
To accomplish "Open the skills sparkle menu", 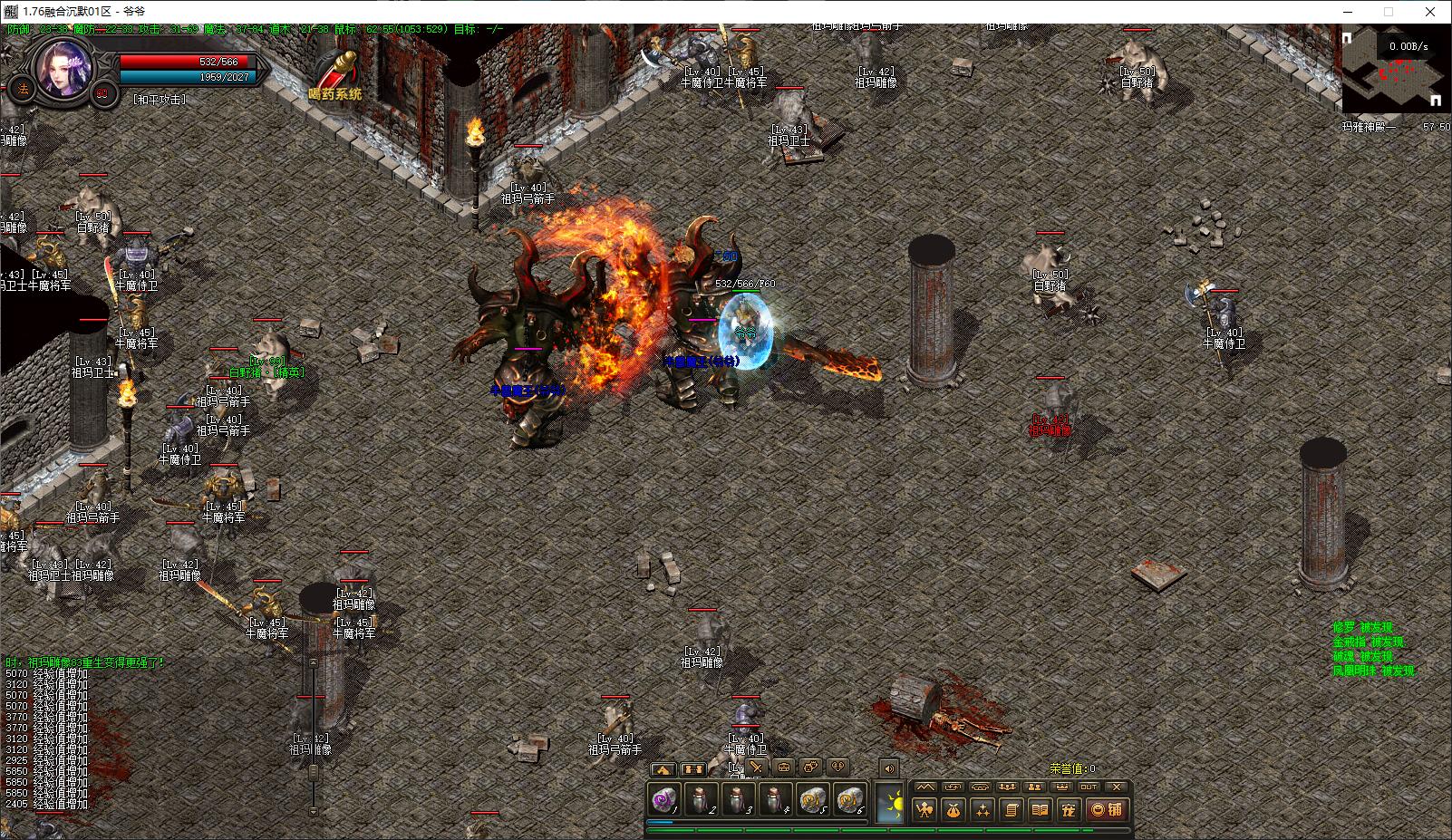I will pyautogui.click(x=983, y=810).
